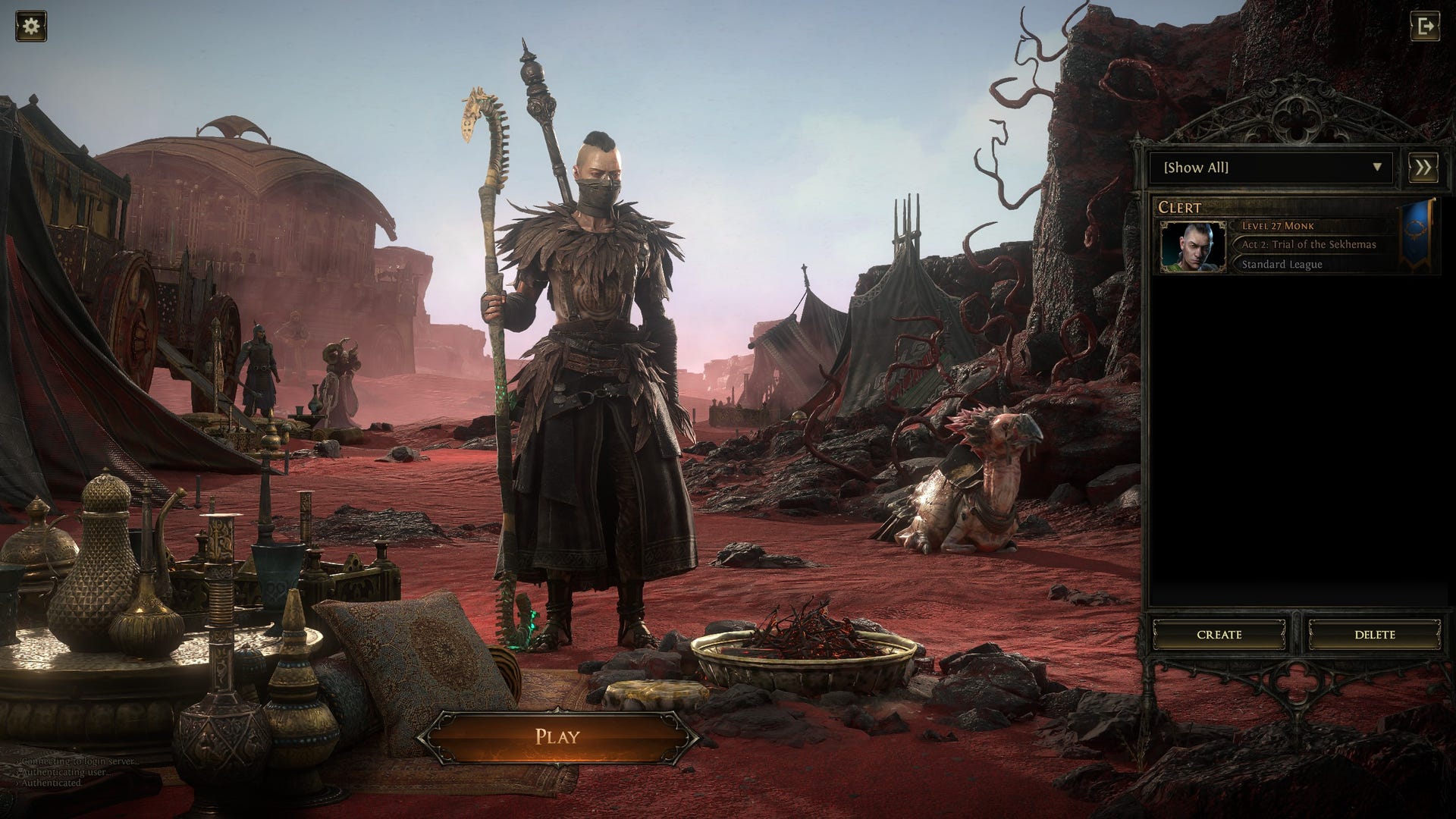Delete the selected character

(x=1374, y=634)
